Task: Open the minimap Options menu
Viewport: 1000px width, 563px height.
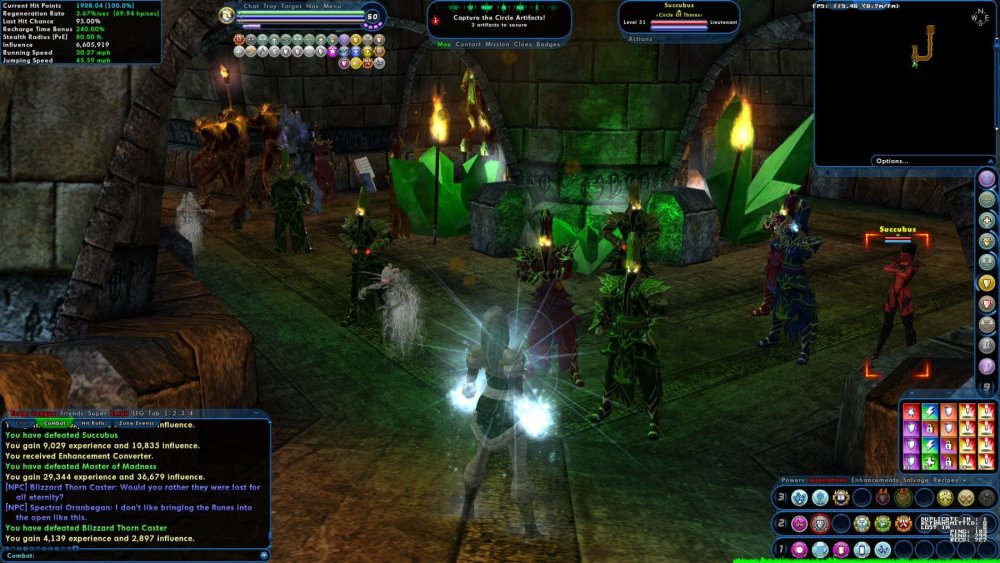Action: (891, 160)
